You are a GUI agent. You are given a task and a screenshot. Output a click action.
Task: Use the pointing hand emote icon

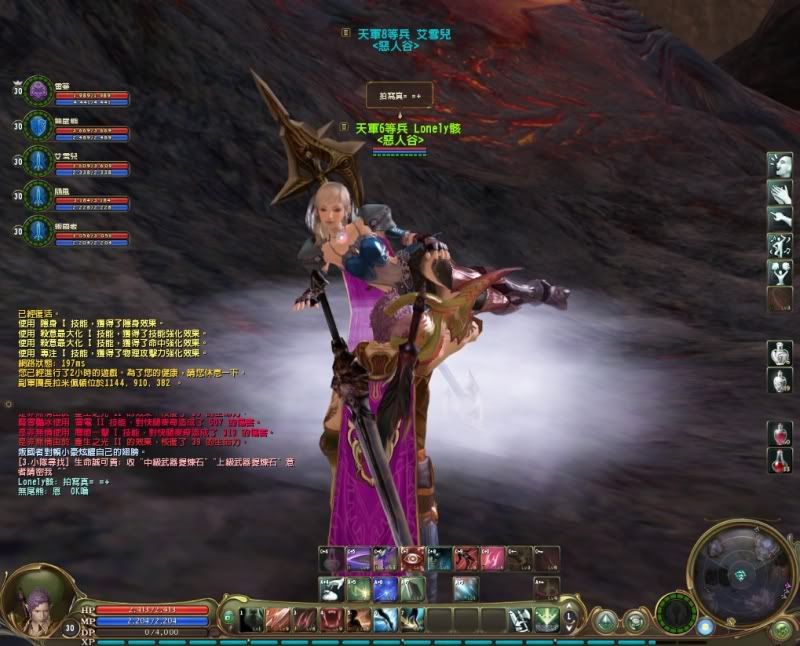click(x=780, y=218)
